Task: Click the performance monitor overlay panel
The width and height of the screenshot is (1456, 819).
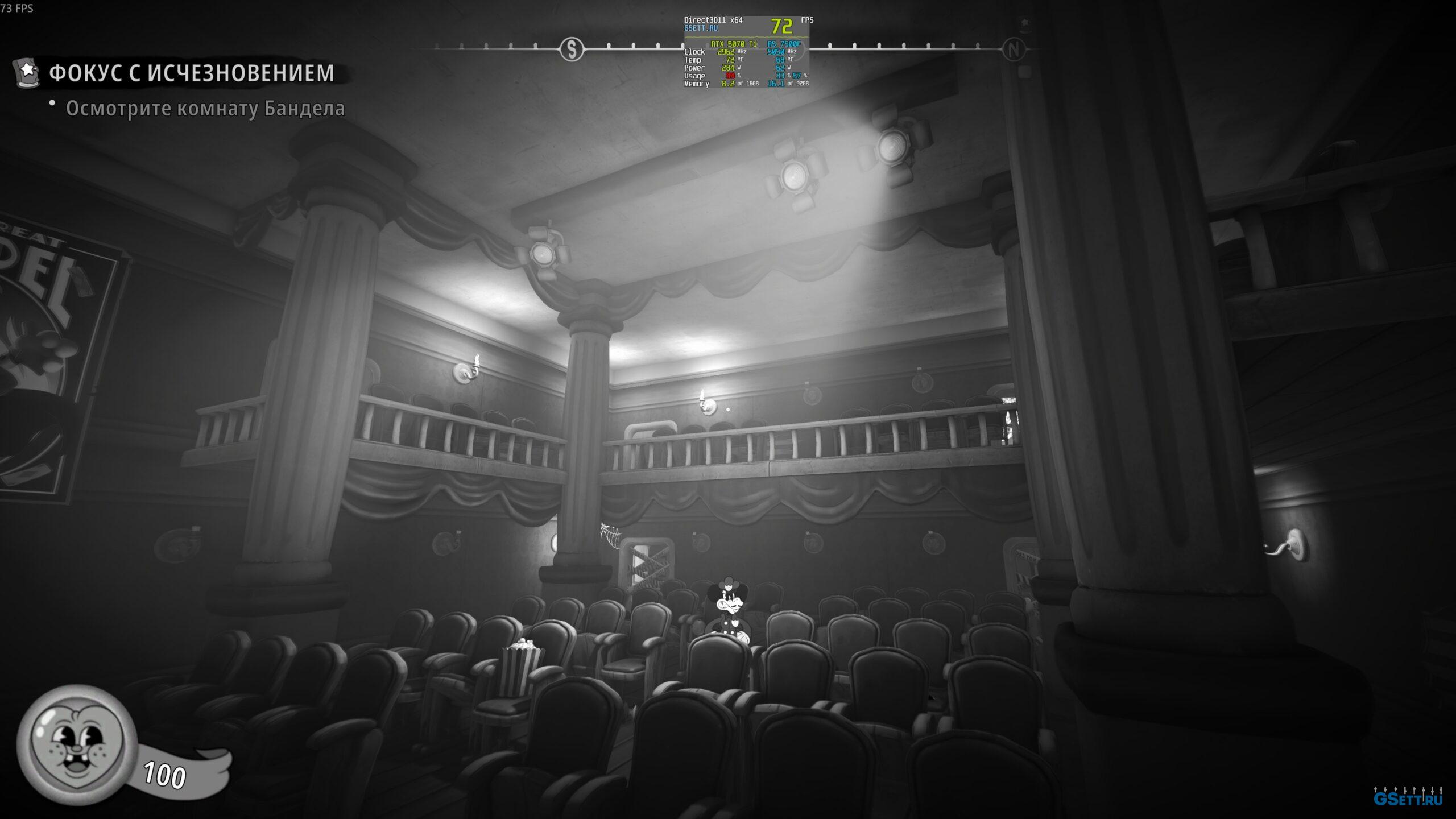Action: point(746,52)
